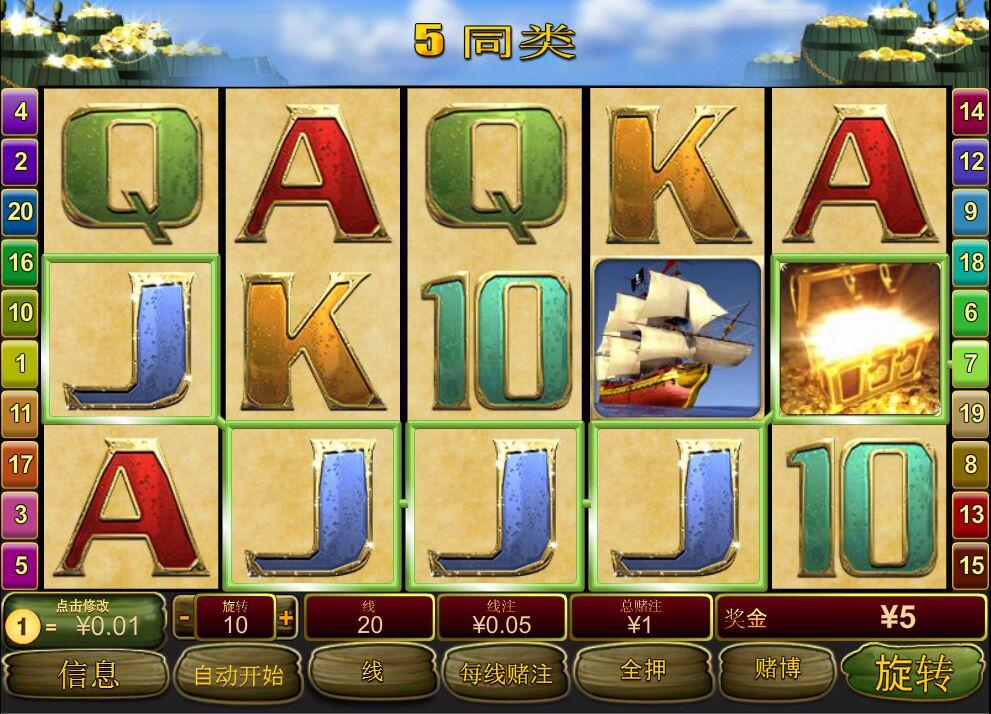Image resolution: width=991 pixels, height=714 pixels.
Task: Click the 旋转 spin button
Action: click(x=912, y=673)
